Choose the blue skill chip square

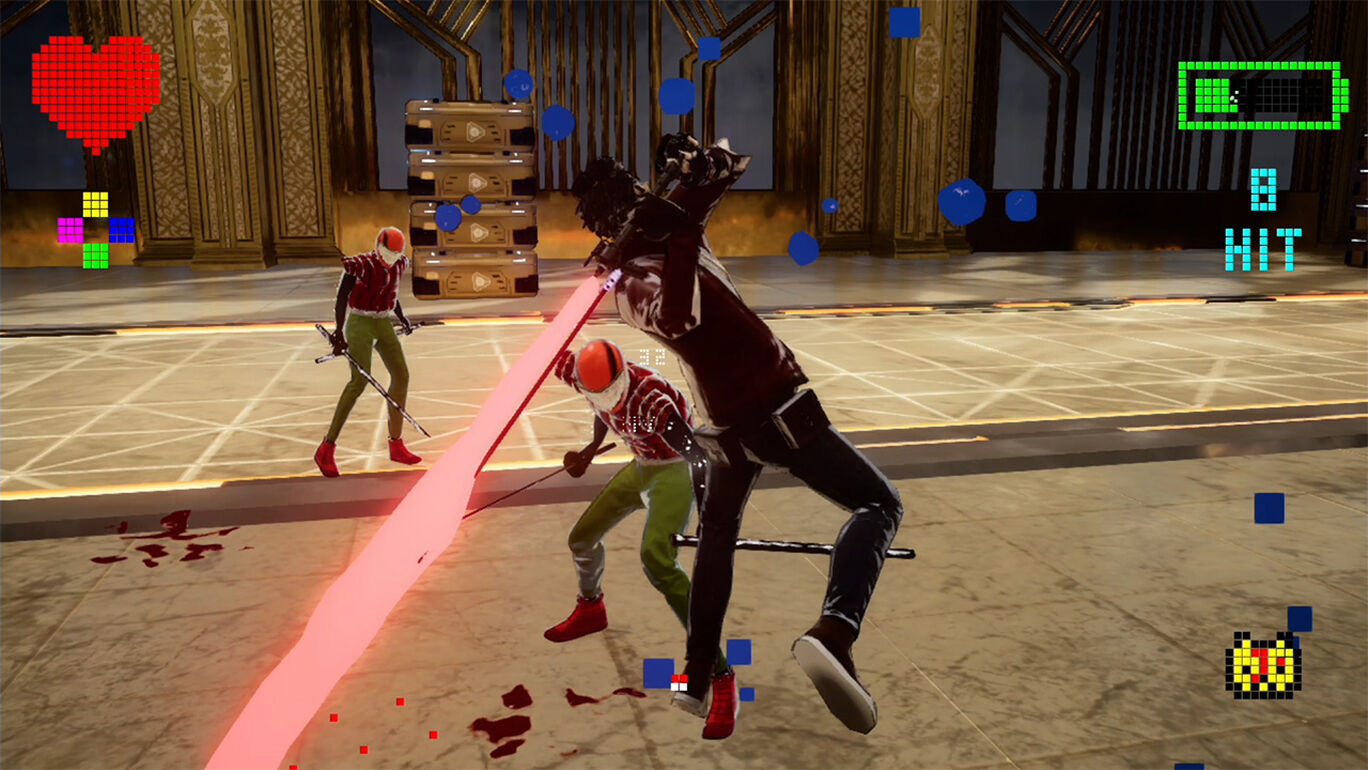click(121, 230)
